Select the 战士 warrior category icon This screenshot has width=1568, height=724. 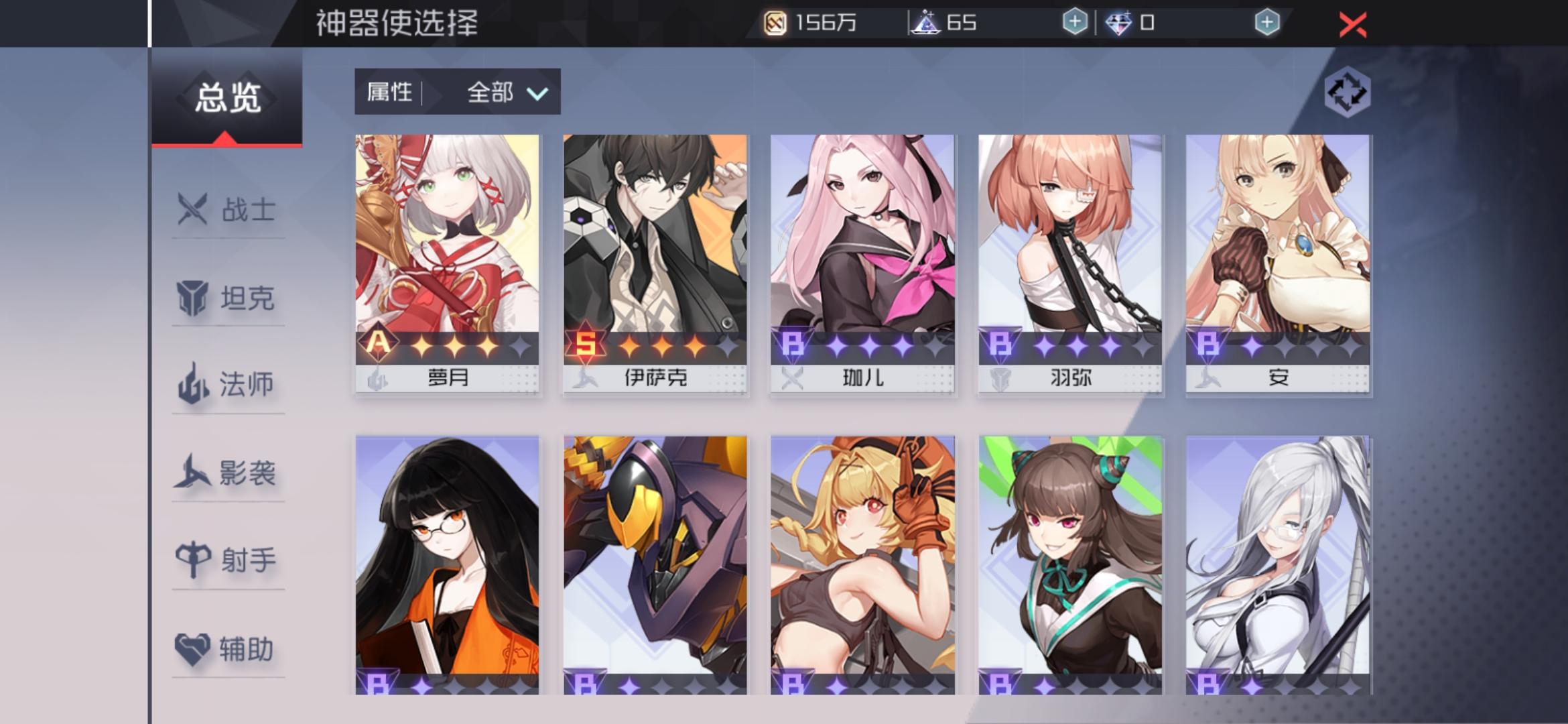point(191,211)
